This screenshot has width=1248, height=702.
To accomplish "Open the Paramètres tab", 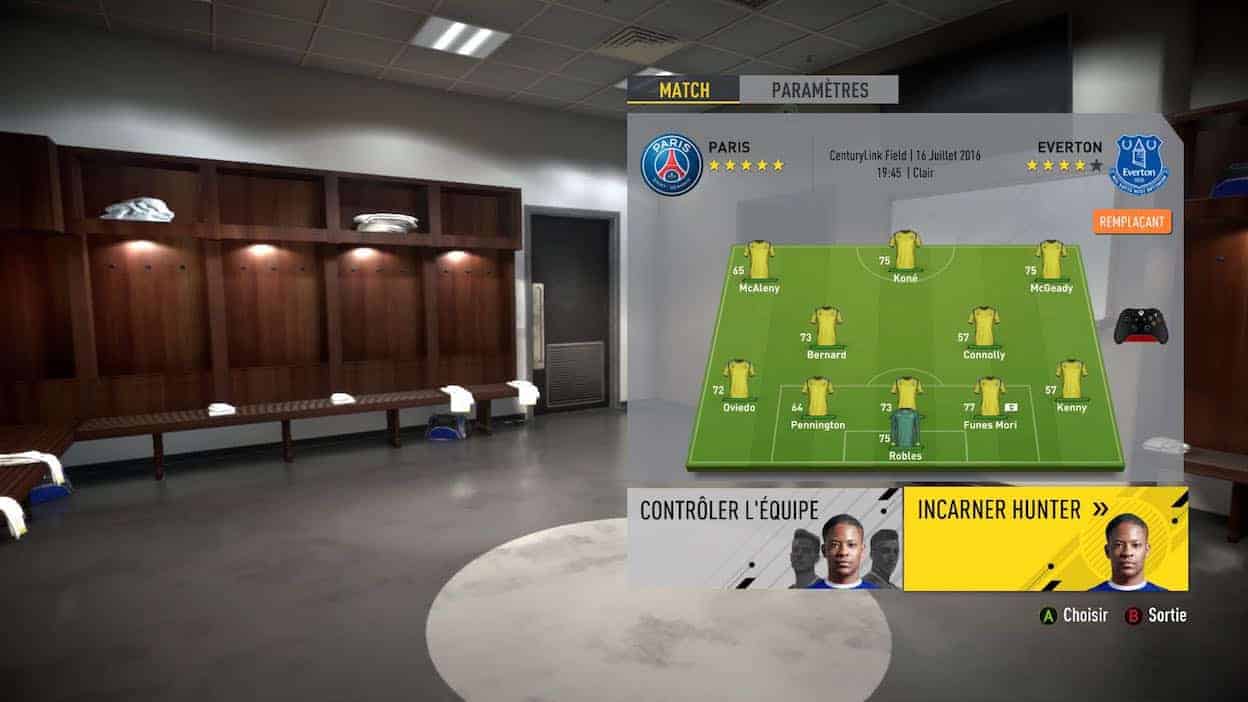I will [819, 90].
